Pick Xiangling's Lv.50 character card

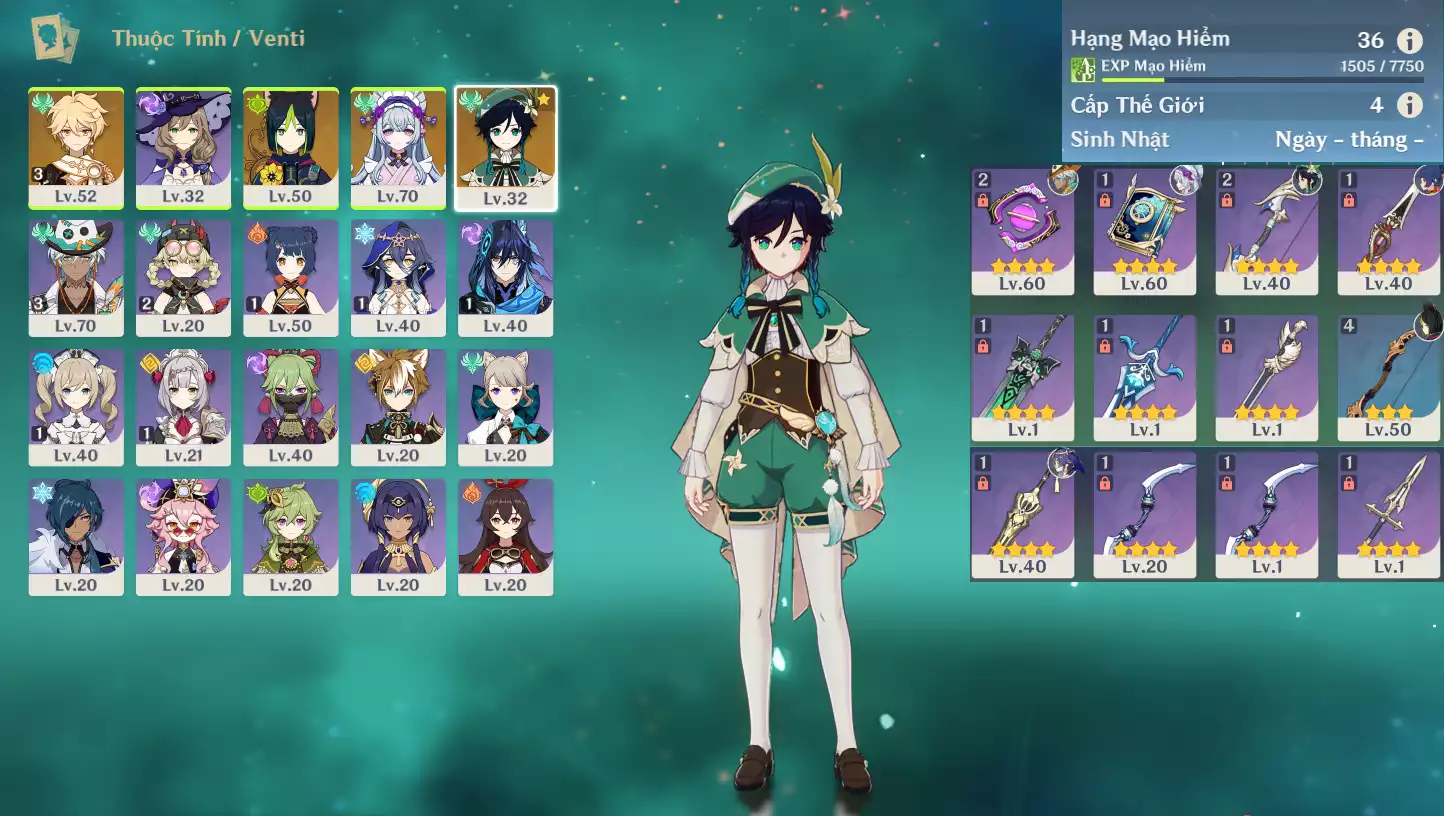click(x=291, y=277)
